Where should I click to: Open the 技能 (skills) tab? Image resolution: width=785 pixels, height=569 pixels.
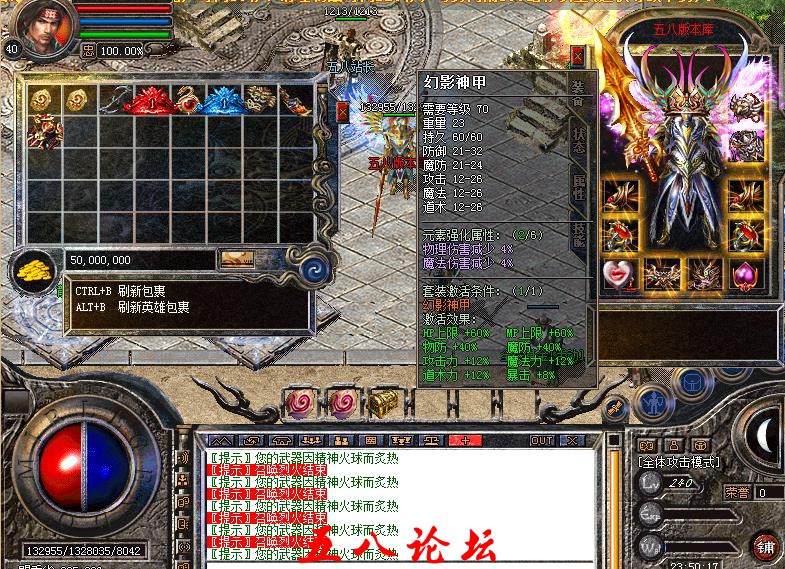tap(580, 234)
